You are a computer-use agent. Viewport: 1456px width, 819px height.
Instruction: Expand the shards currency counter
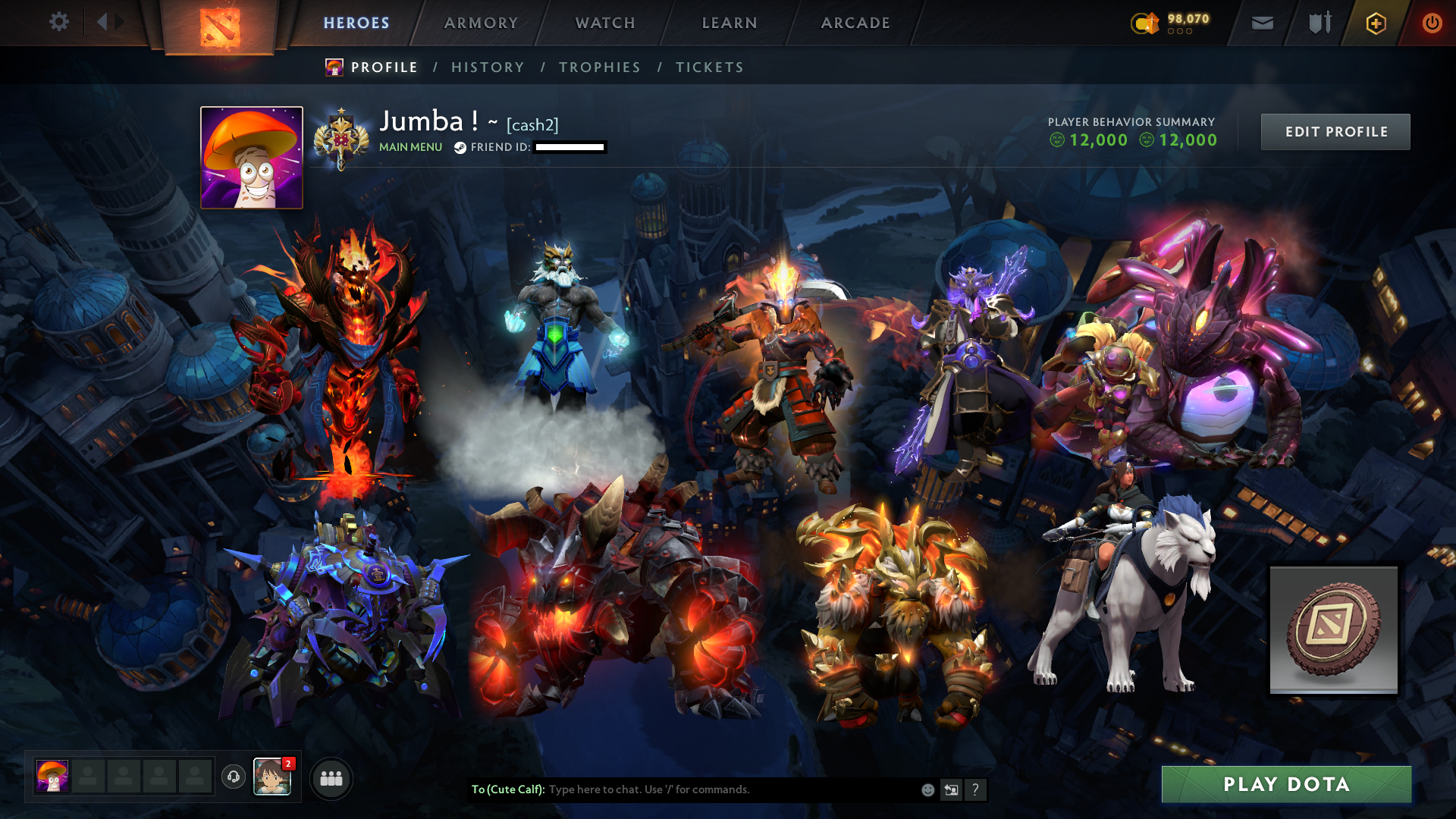[x=1179, y=23]
